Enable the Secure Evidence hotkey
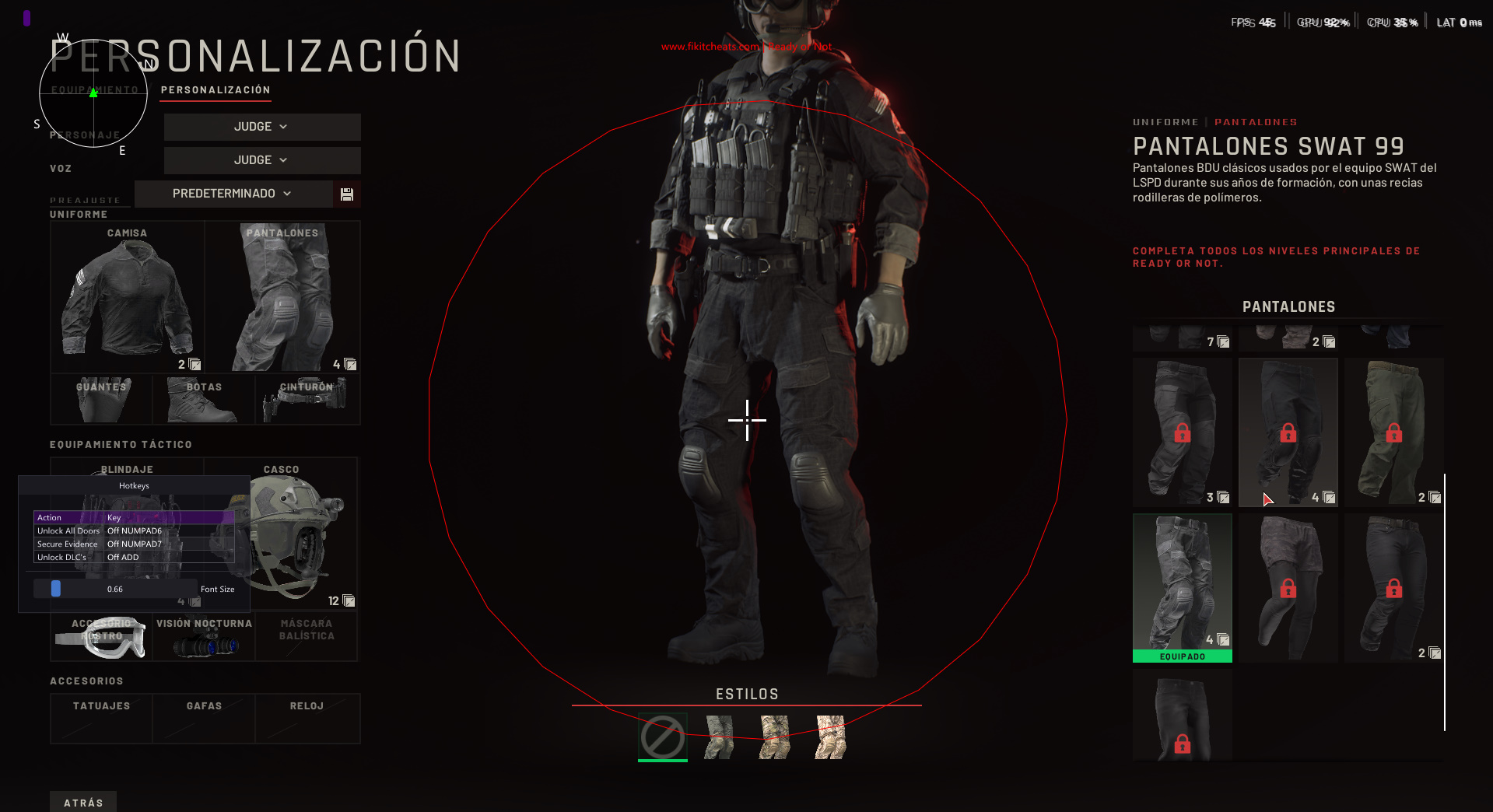 [134, 544]
